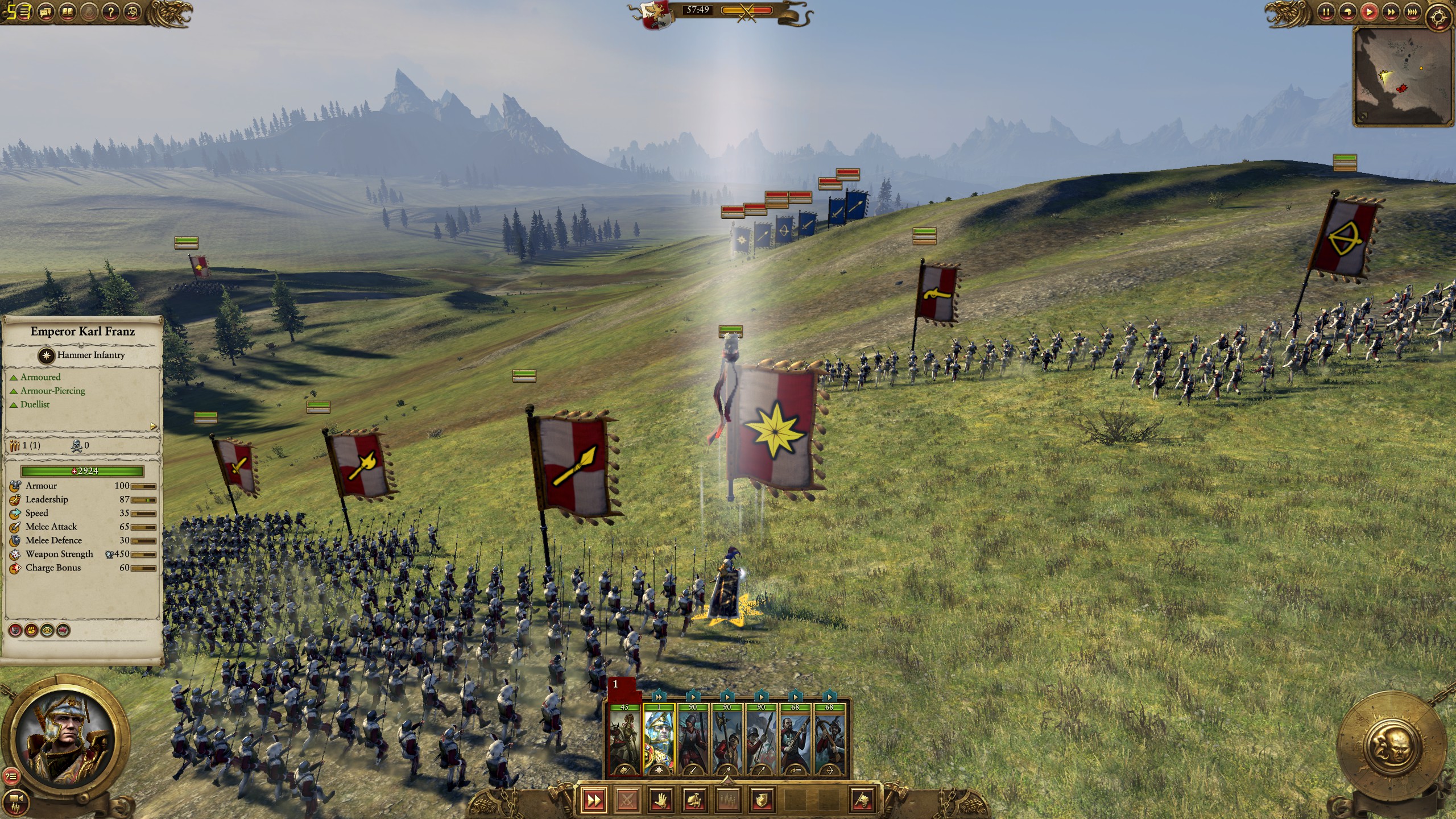Select the swordsmen unit card
The width and height of the screenshot is (1456, 819).
pyautogui.click(x=693, y=741)
